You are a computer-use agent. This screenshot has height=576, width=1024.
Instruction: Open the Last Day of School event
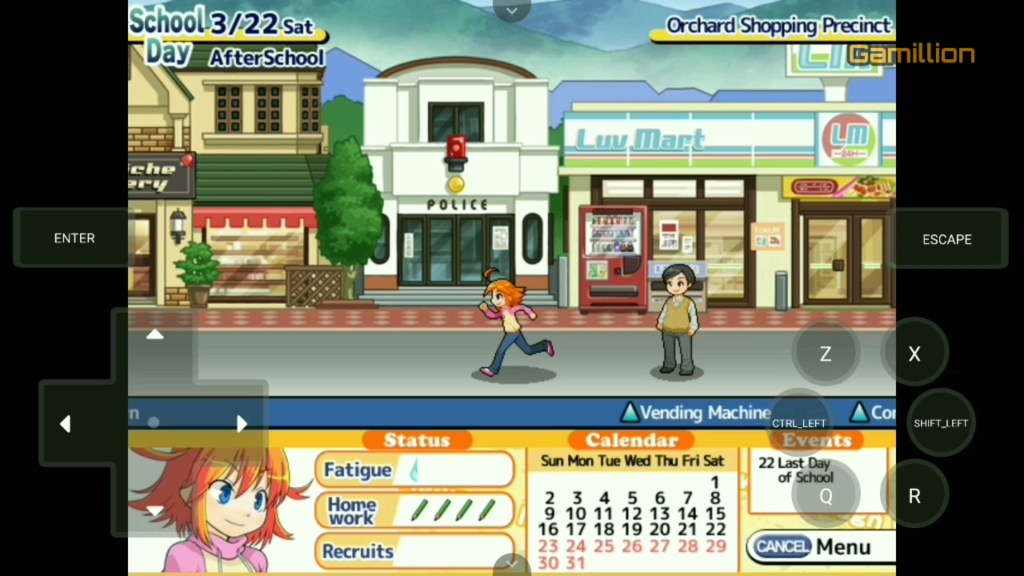tap(793, 470)
